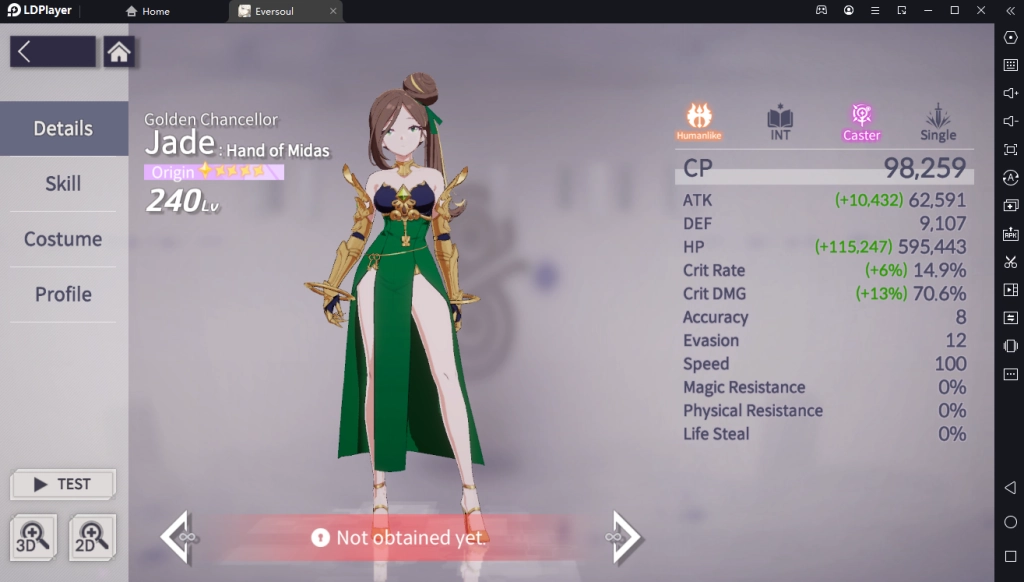Viewport: 1024px width, 582px height.
Task: View the Profile tab
Action: tap(63, 294)
